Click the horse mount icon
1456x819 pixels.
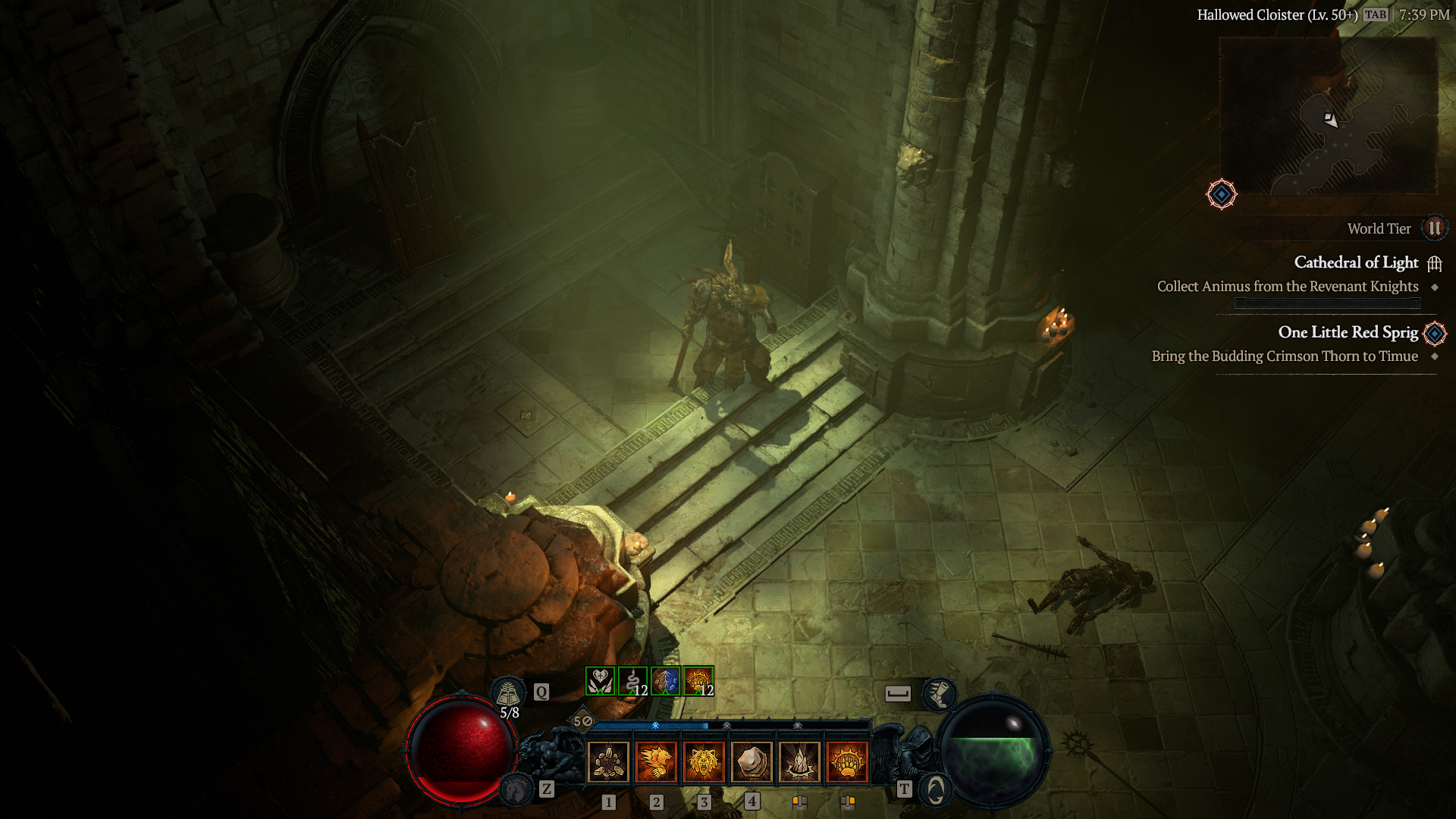pyautogui.click(x=517, y=789)
